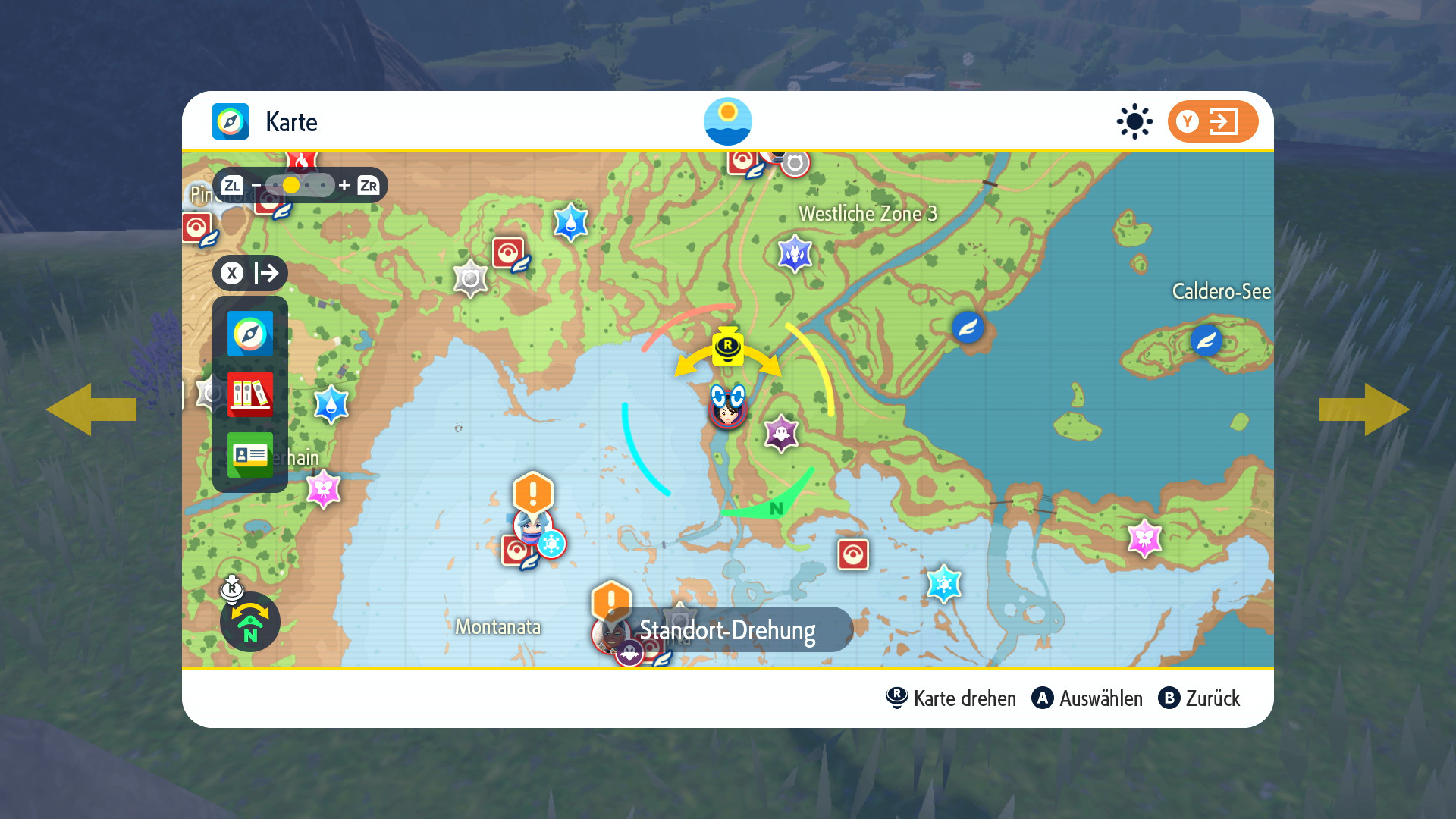Click the map zoom level slider
1456x819 pixels.
[300, 185]
